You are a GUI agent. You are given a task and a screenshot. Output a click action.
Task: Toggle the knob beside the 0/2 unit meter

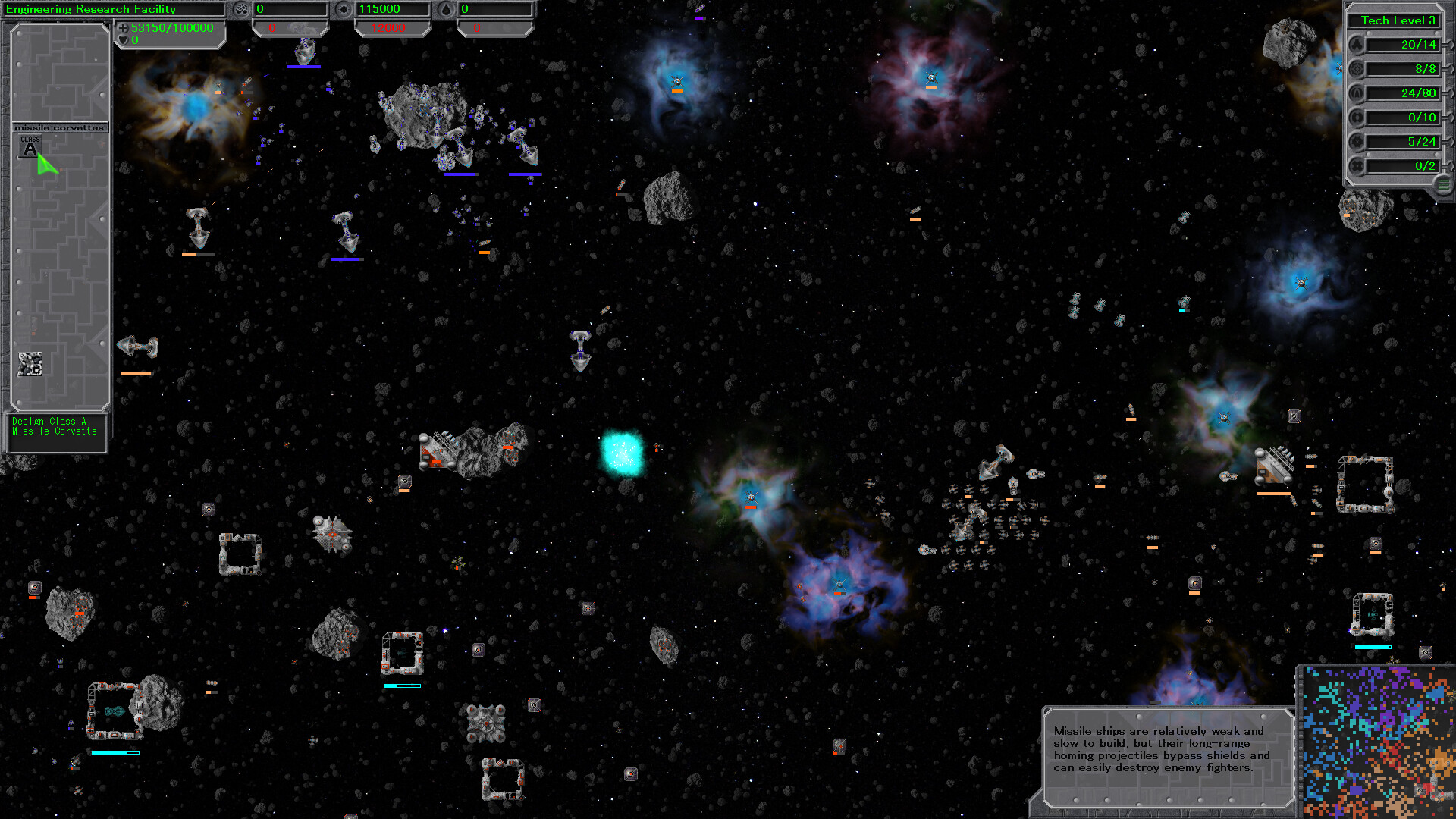coord(1449,165)
